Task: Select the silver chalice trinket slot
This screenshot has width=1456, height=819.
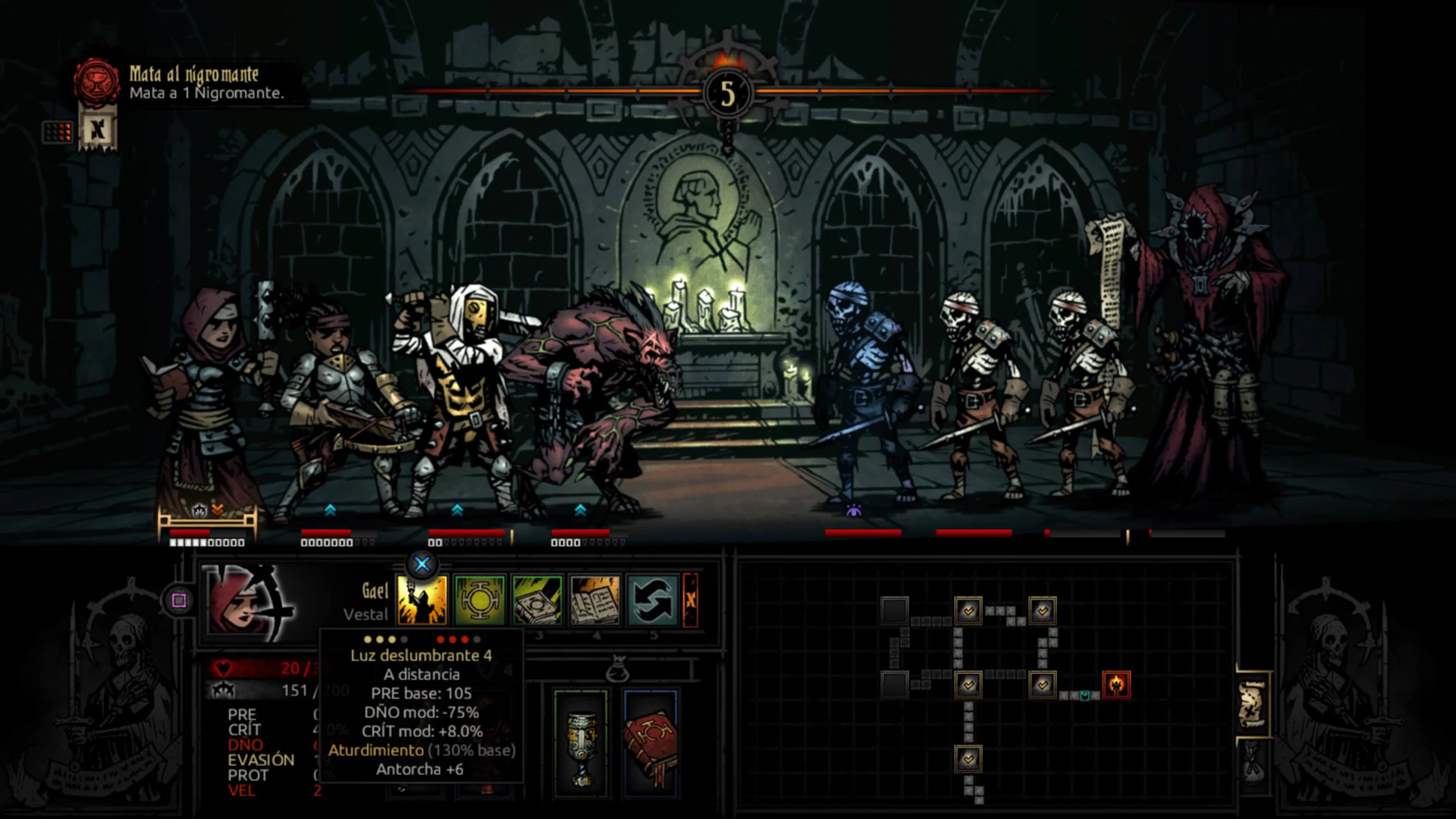Action: coord(581,743)
